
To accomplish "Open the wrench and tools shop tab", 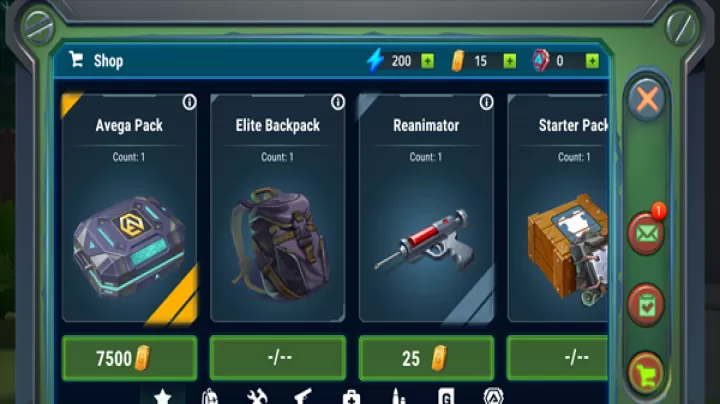I will point(256,397).
